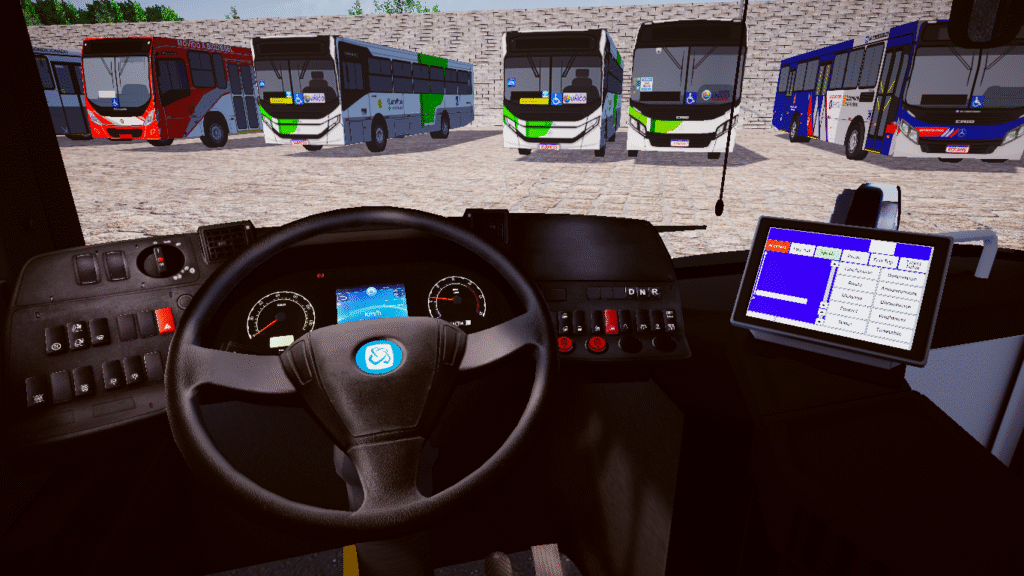Open Timetable on the tablet screen
1024x576 pixels.
[x=888, y=333]
